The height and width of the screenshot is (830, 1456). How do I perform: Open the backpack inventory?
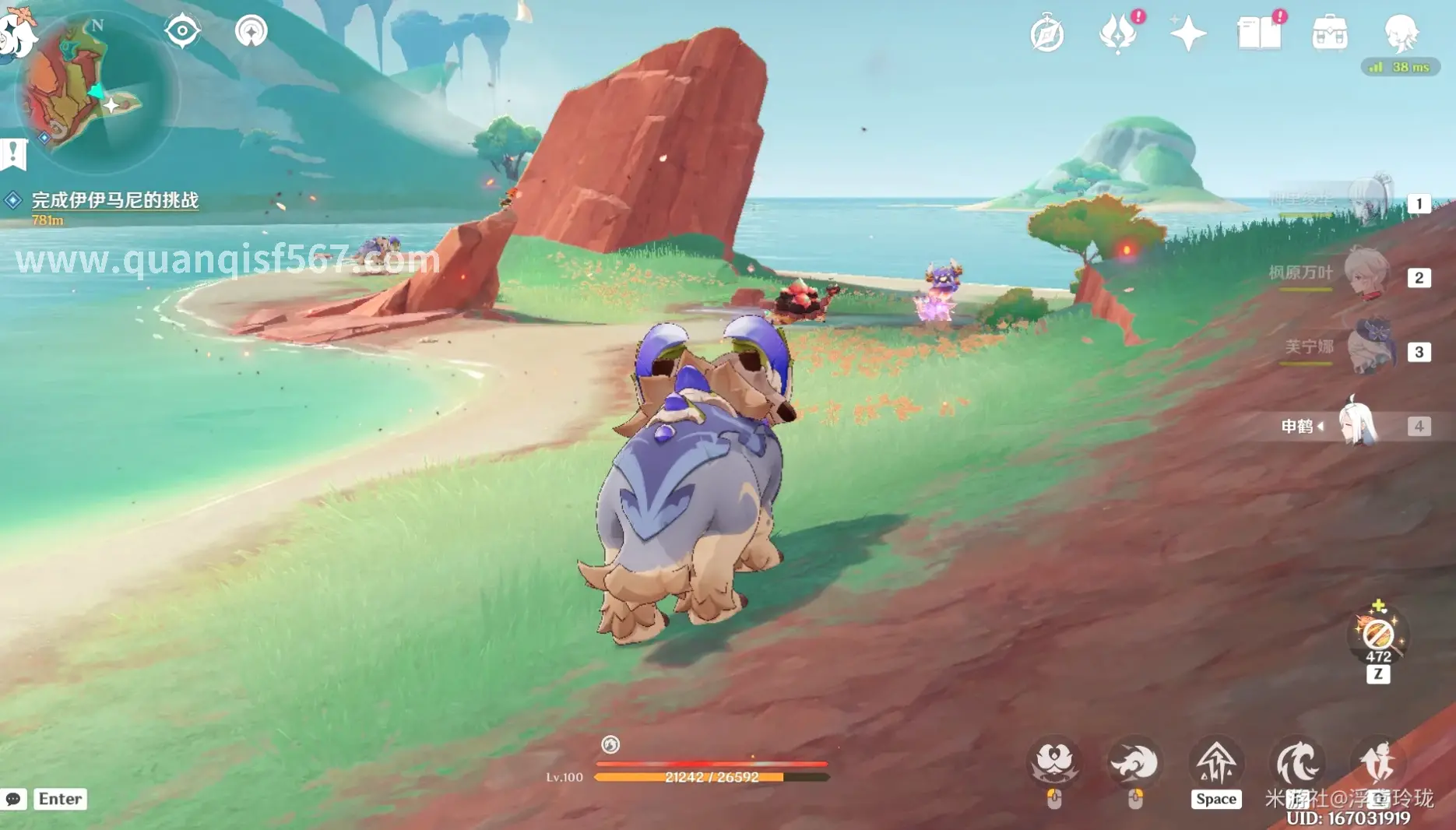pyautogui.click(x=1330, y=34)
